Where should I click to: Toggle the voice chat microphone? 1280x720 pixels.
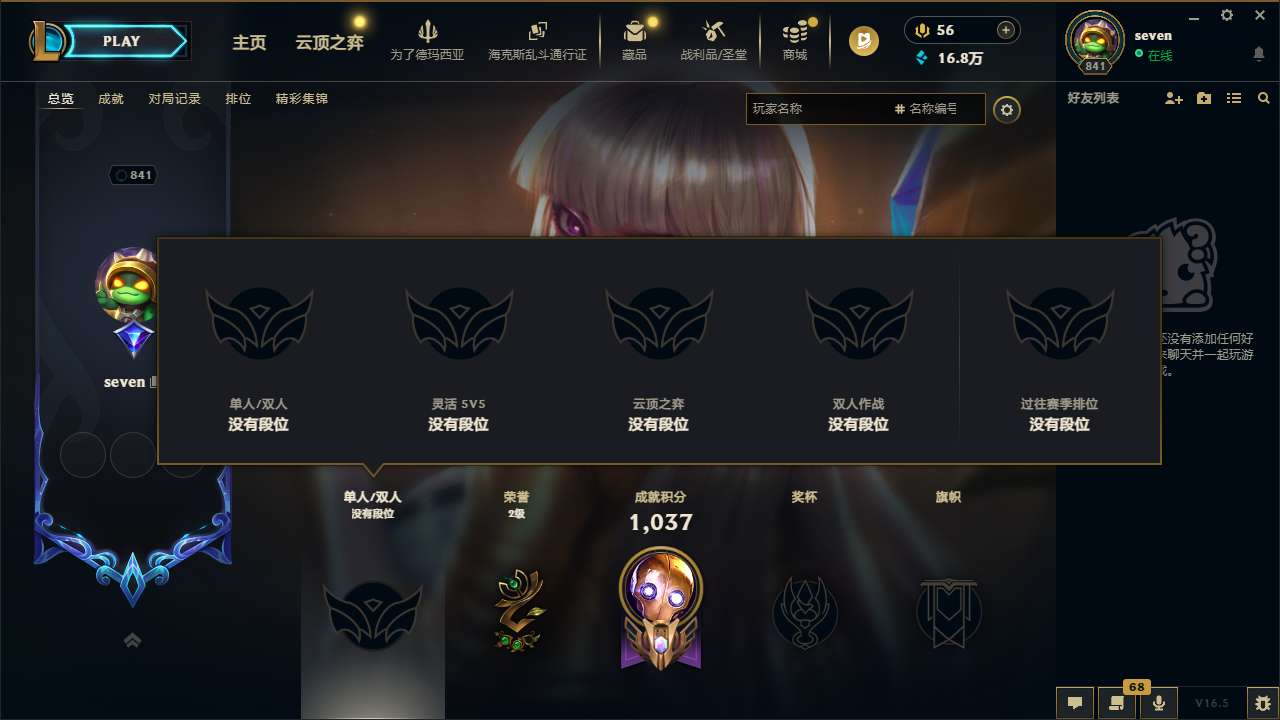pyautogui.click(x=1158, y=702)
